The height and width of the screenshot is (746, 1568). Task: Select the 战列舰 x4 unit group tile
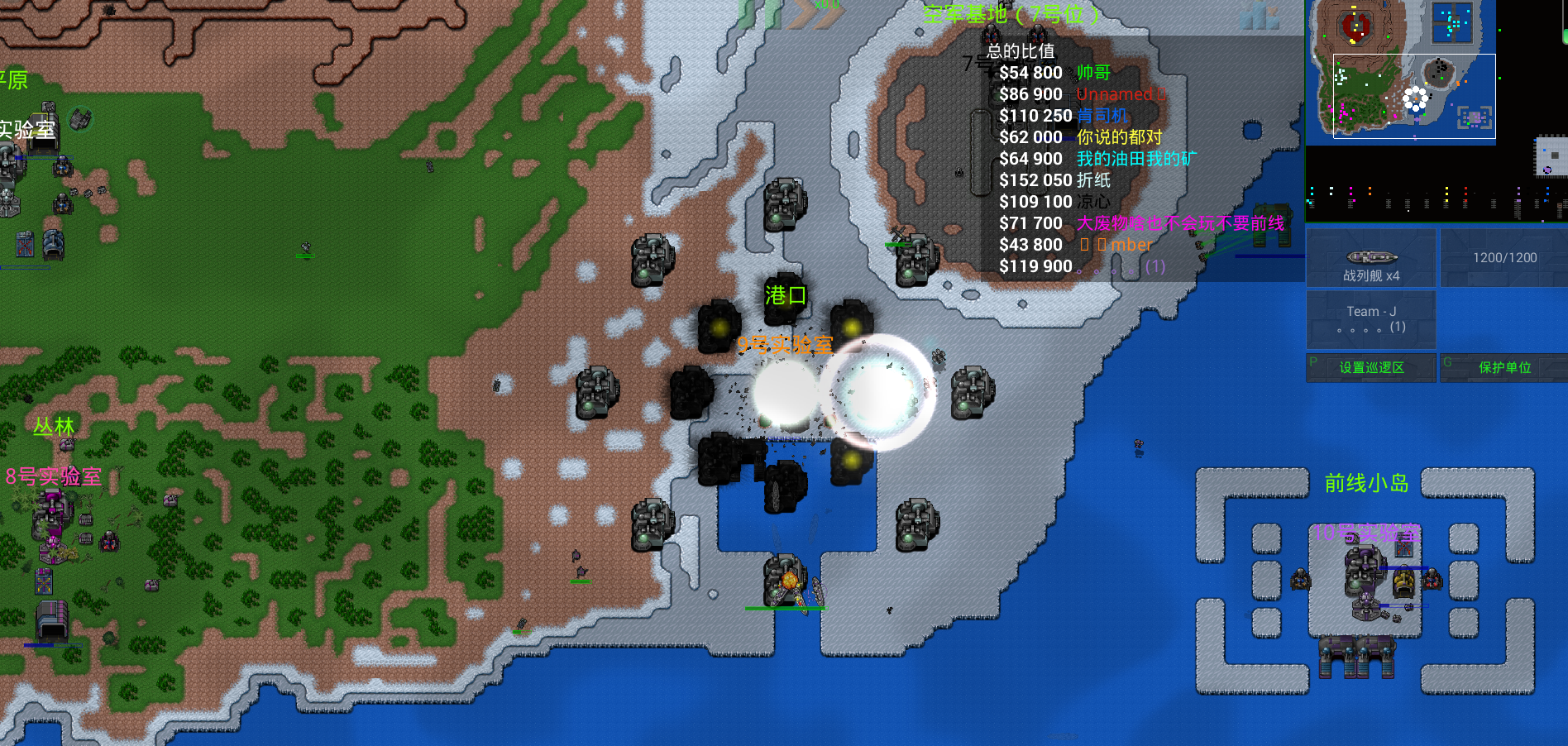click(x=1371, y=258)
